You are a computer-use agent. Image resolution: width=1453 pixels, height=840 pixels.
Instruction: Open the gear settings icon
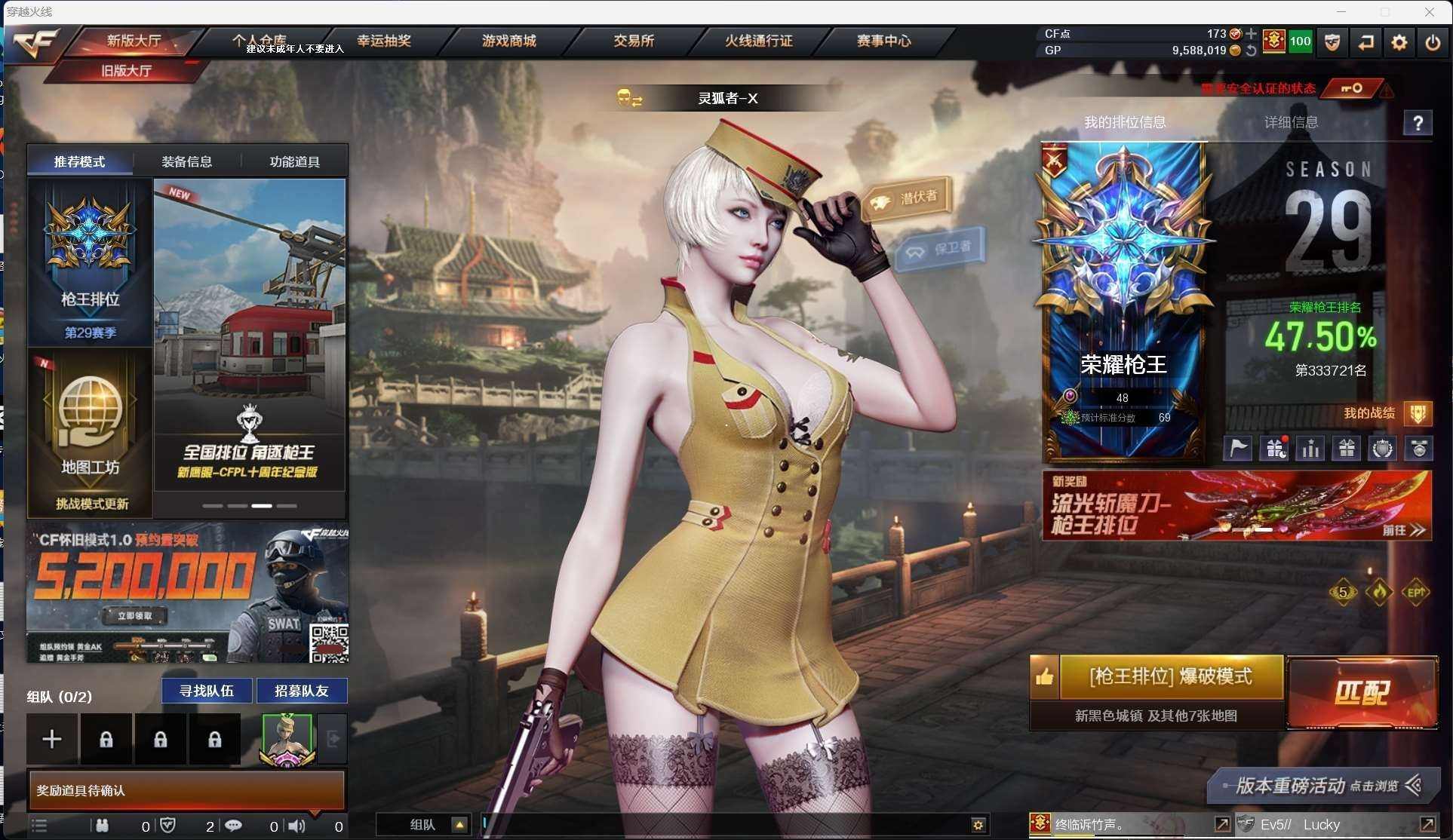(x=1399, y=42)
